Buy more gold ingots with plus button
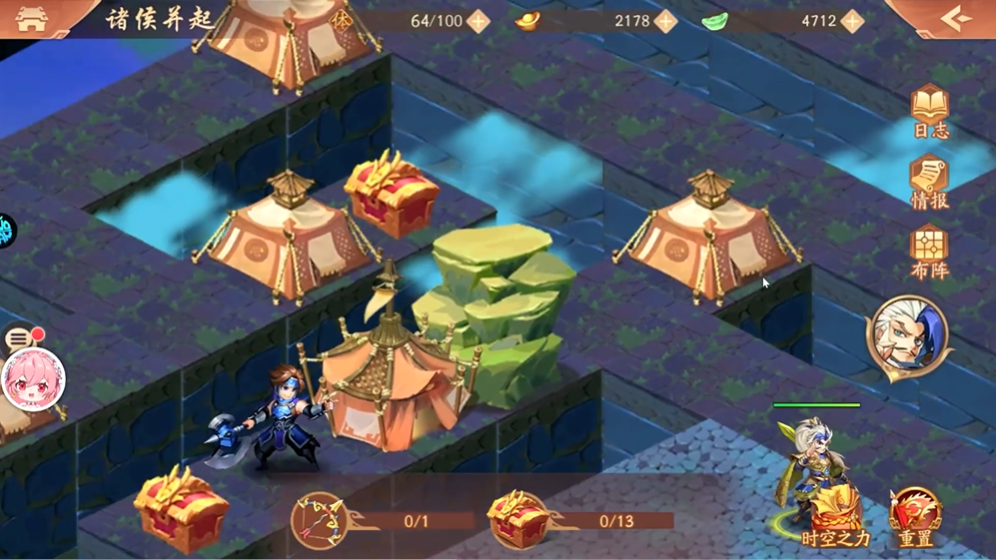996x560 pixels. [x=665, y=21]
